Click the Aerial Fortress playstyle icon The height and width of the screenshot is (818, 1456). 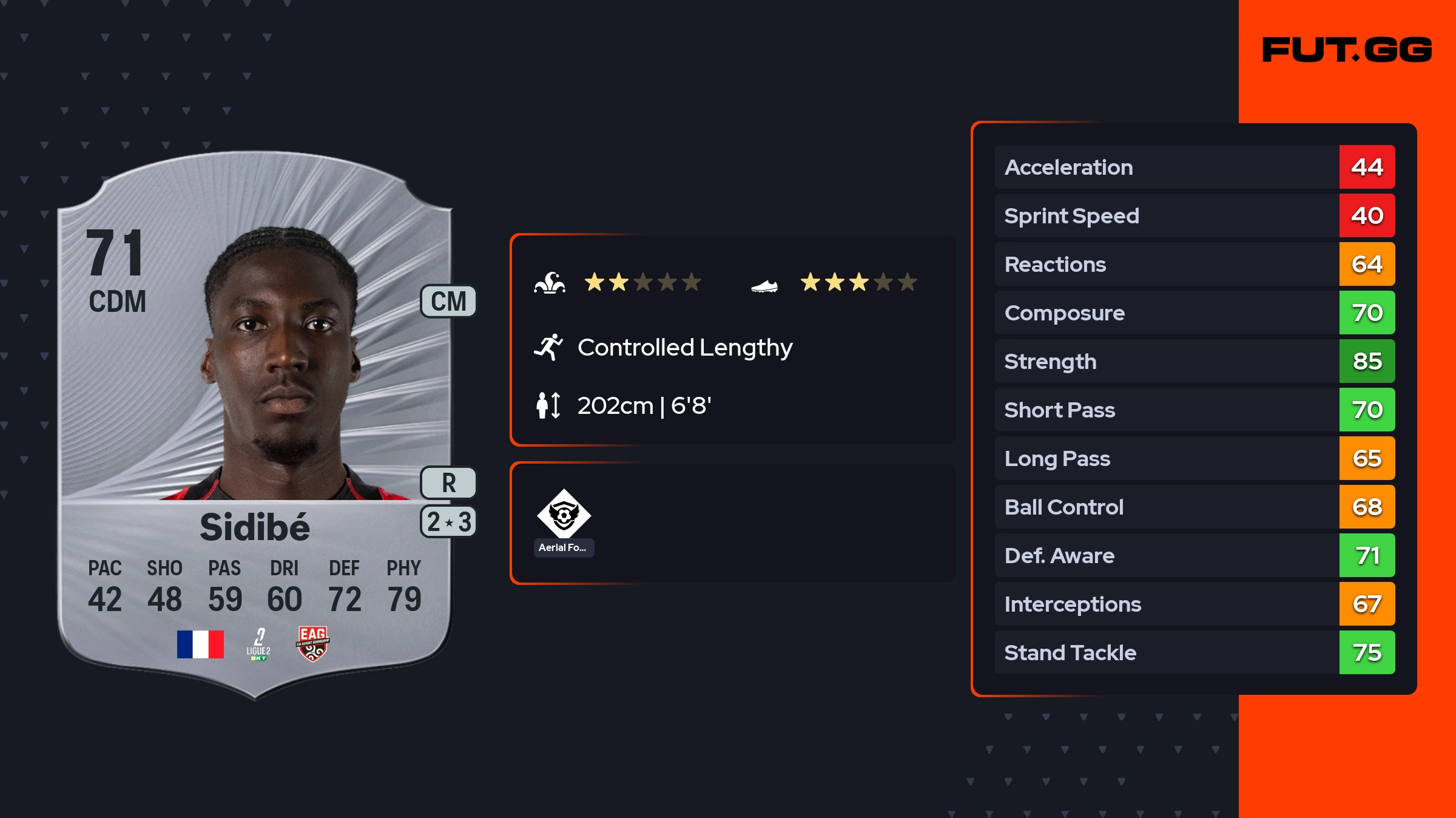click(x=564, y=515)
